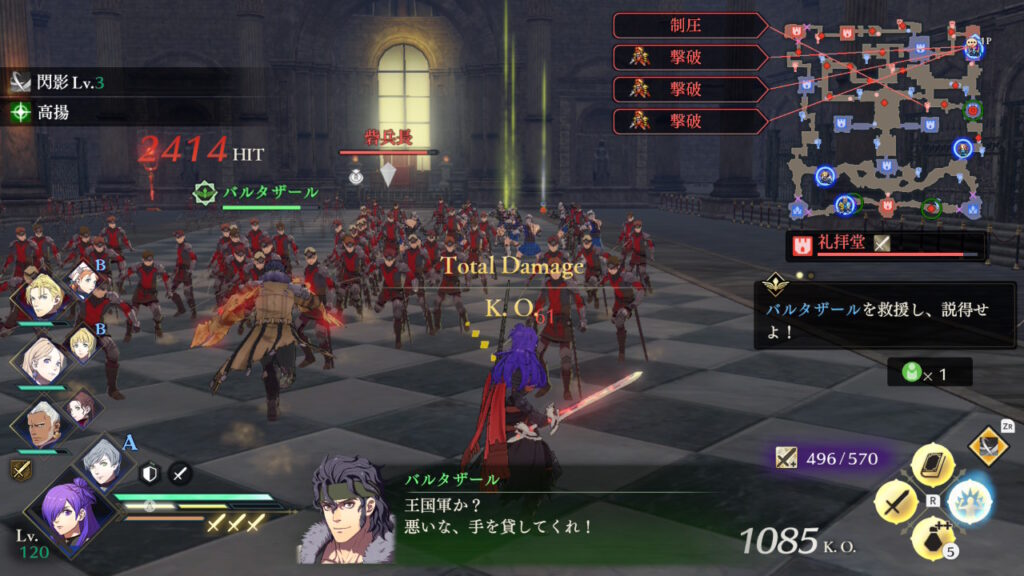Click the 高揚 status effect notice

tap(50, 113)
